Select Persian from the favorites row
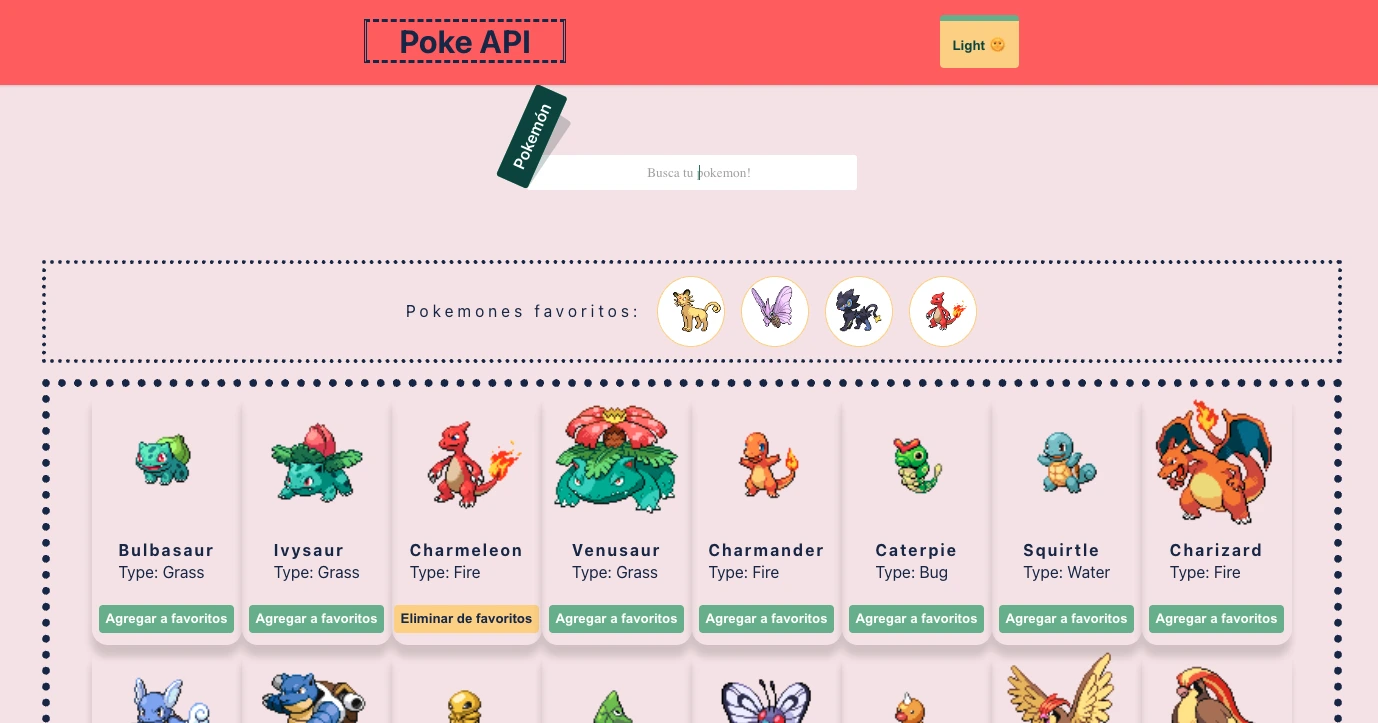Viewport: 1378px width, 723px height. pyautogui.click(x=691, y=311)
